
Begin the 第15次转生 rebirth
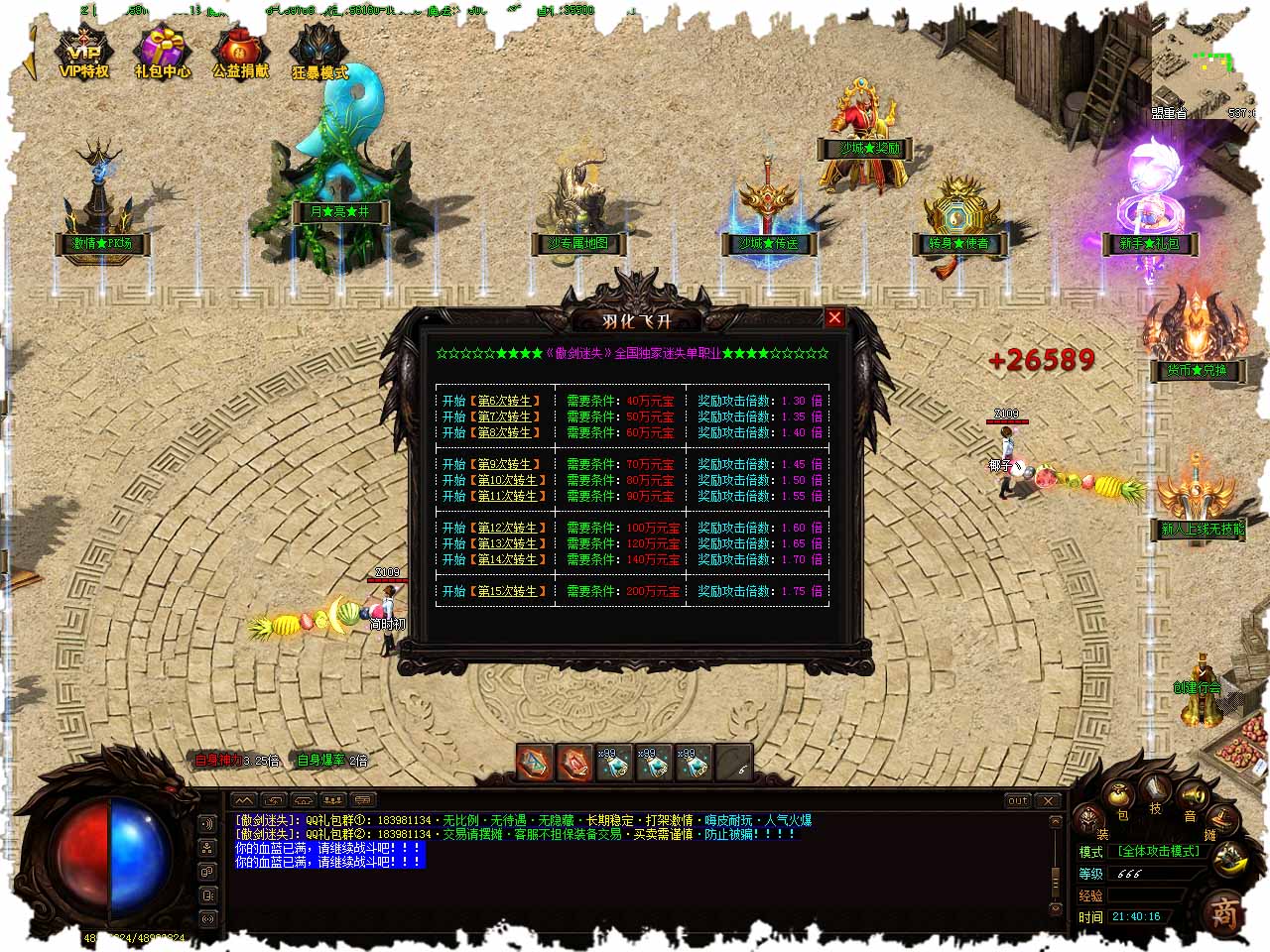click(x=510, y=591)
